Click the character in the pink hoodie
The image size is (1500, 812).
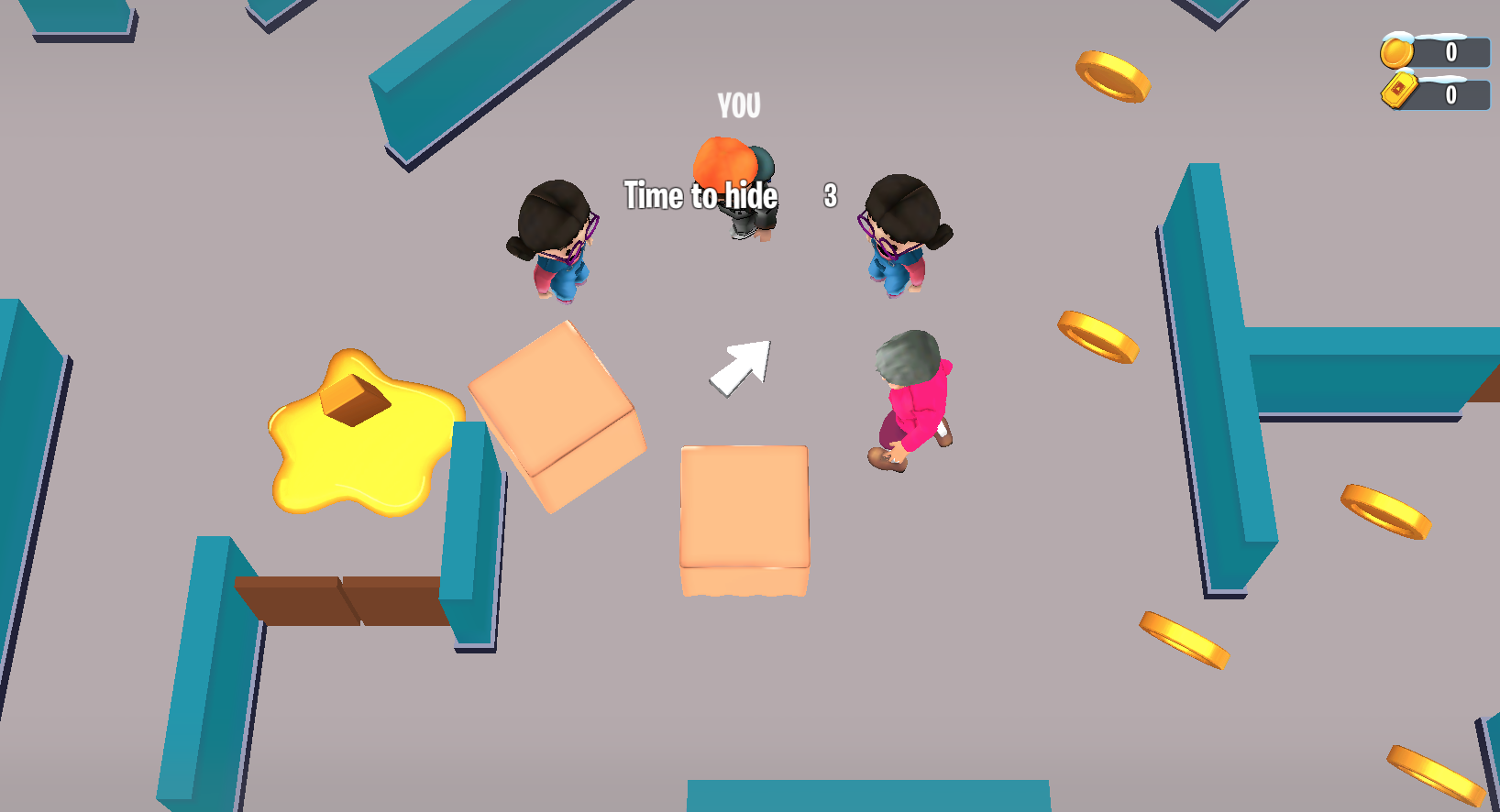click(x=910, y=399)
